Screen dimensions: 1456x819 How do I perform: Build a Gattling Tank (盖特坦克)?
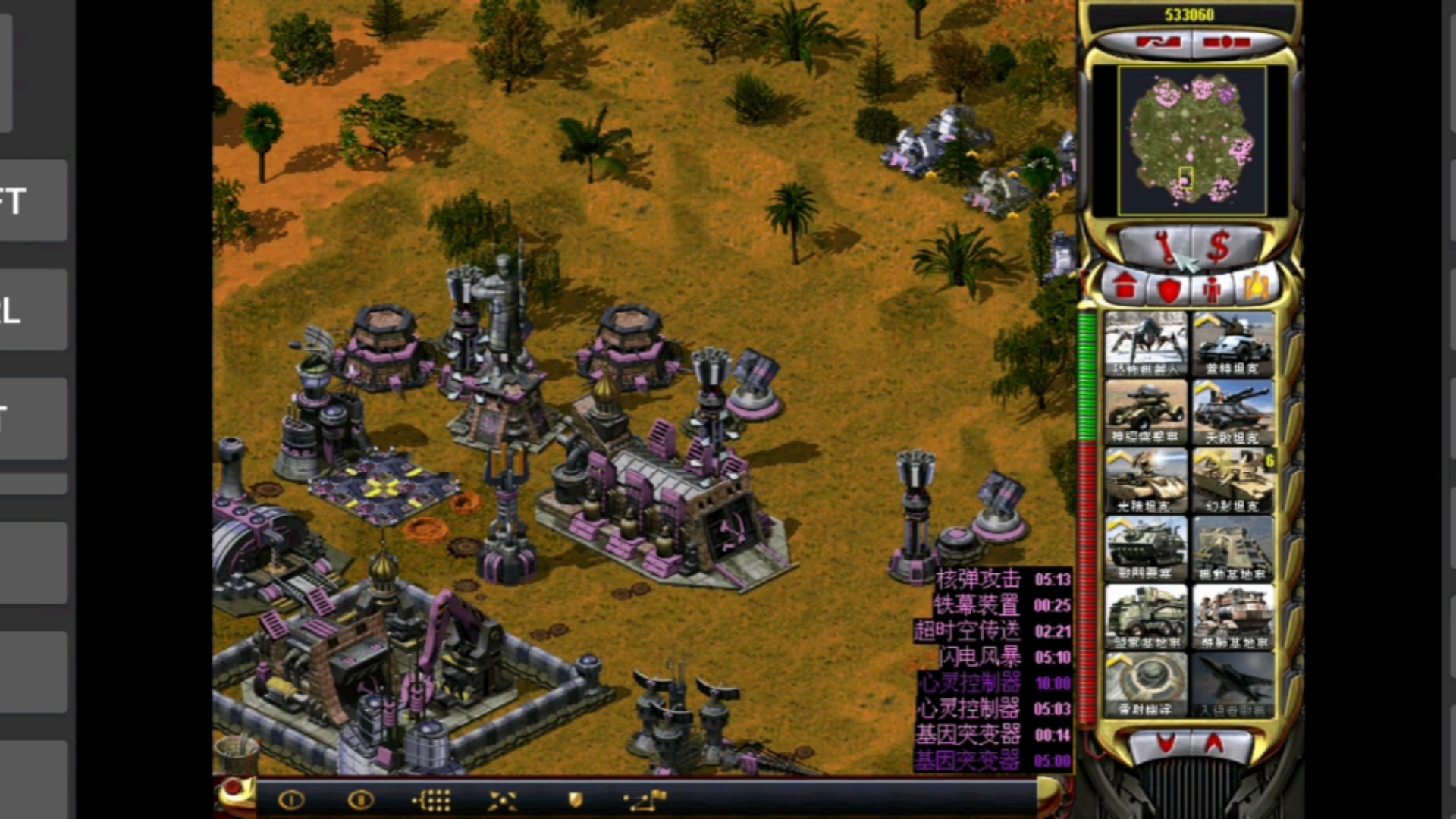[x=1233, y=344]
